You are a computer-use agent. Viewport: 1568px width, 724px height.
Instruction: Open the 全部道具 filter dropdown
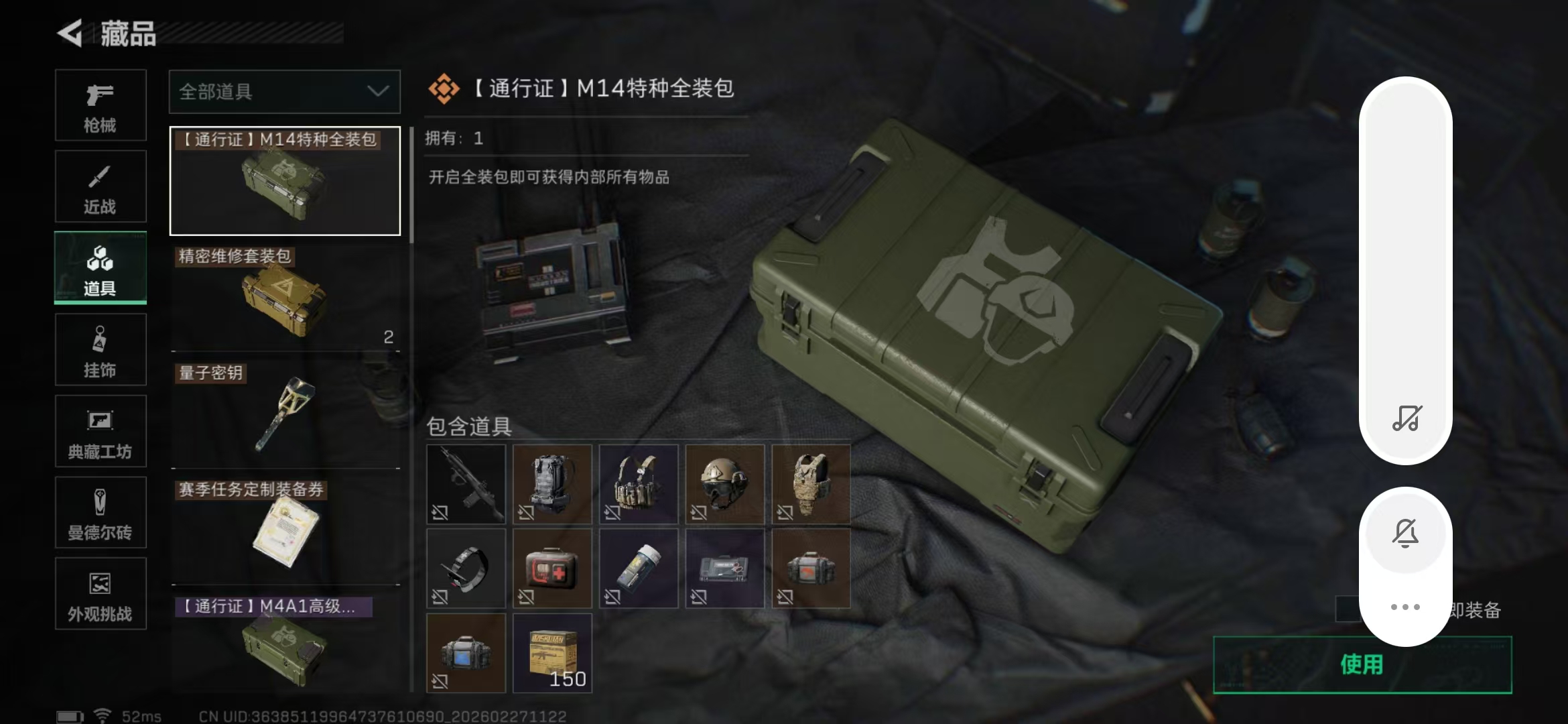[x=284, y=92]
